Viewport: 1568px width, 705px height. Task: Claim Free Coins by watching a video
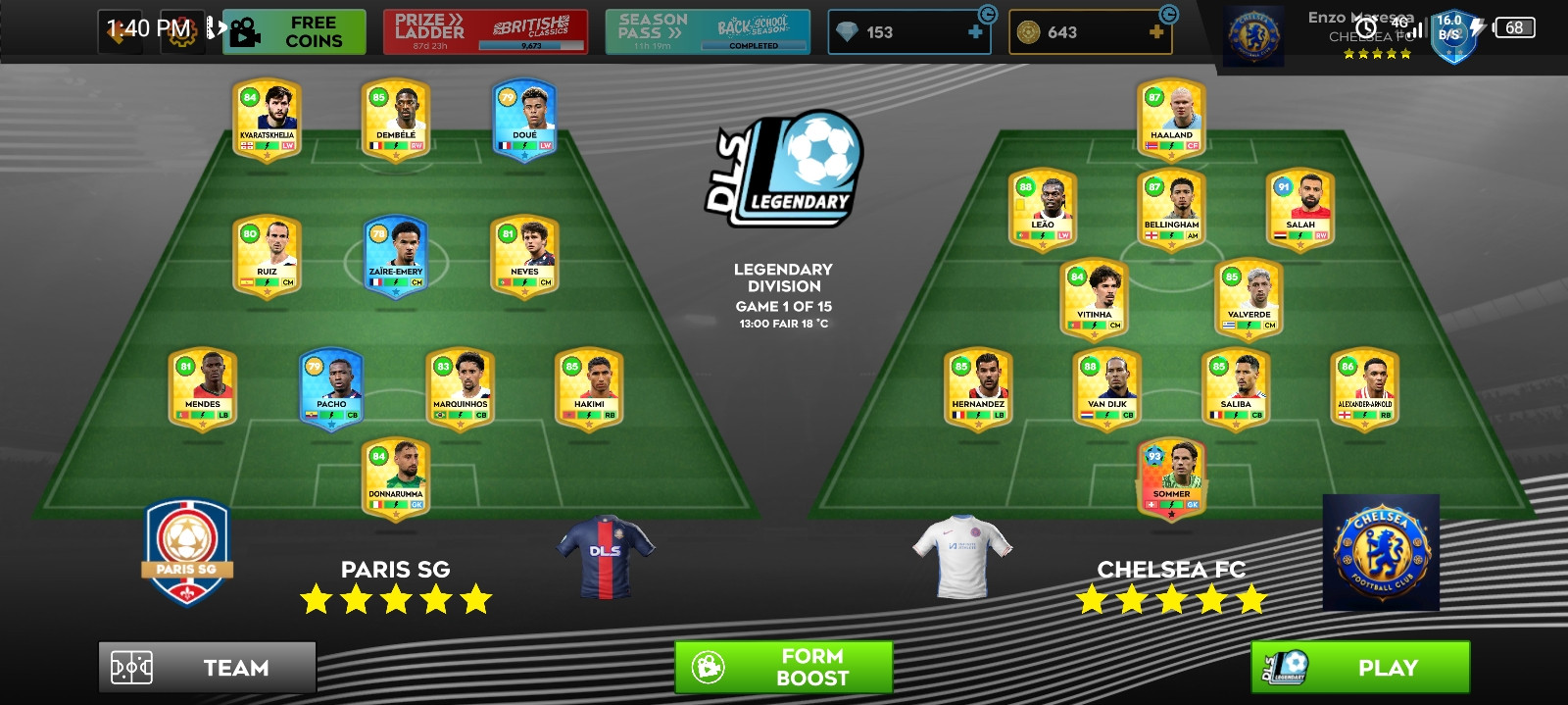coord(294,32)
